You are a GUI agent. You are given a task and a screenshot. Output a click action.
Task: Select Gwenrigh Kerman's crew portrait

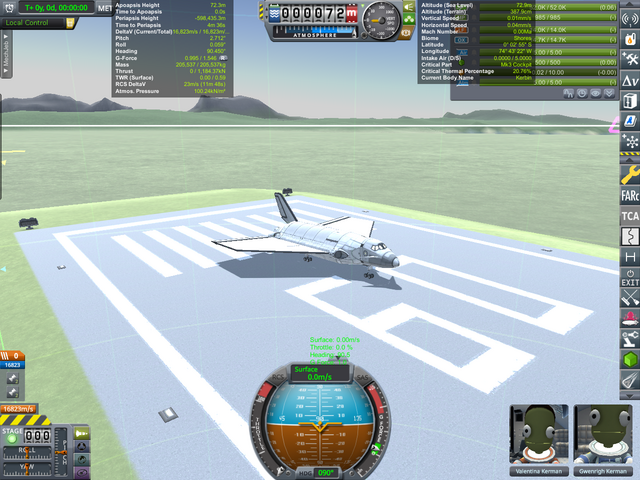point(605,435)
